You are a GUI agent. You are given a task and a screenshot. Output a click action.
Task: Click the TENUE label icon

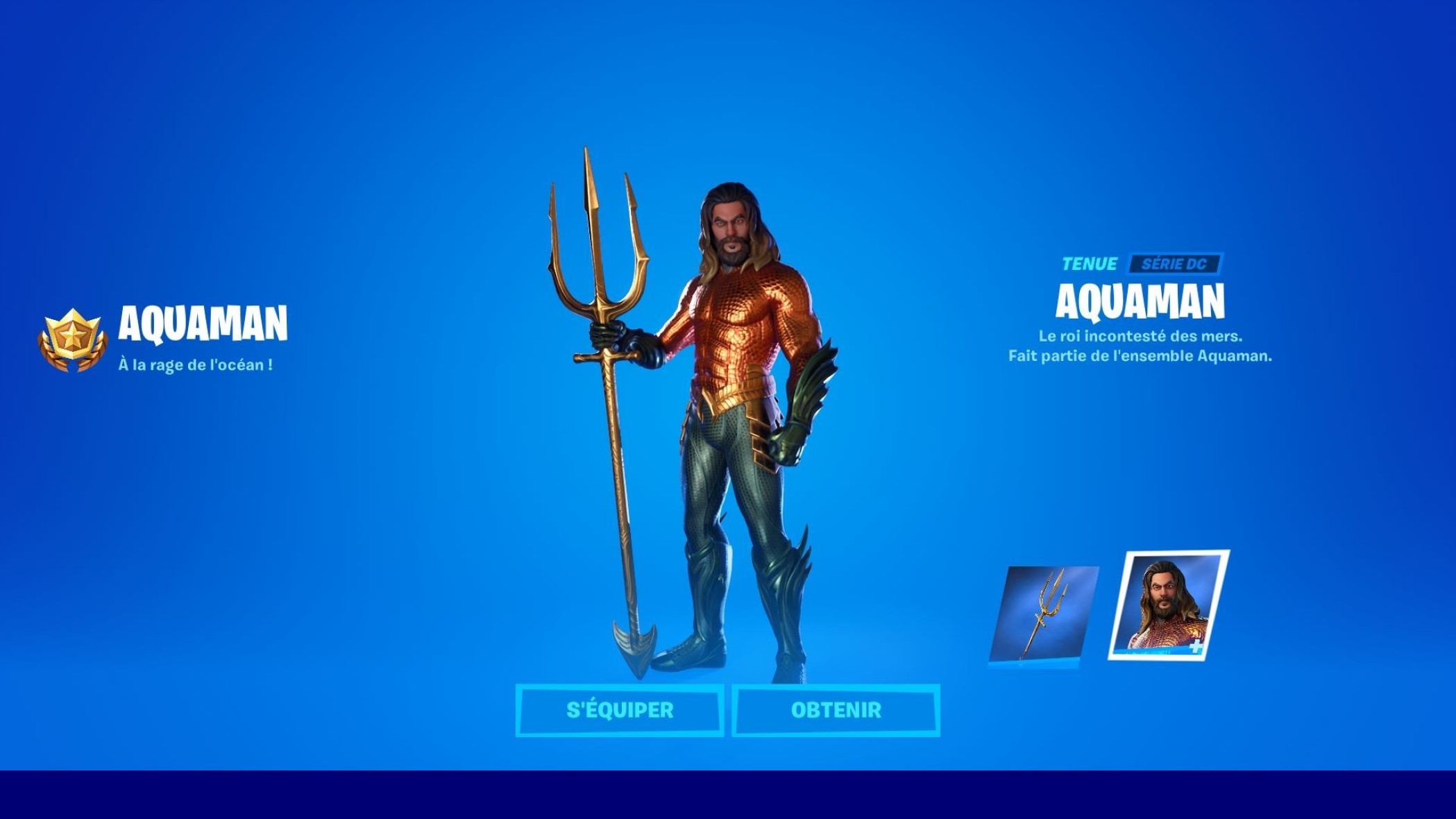(x=1090, y=263)
